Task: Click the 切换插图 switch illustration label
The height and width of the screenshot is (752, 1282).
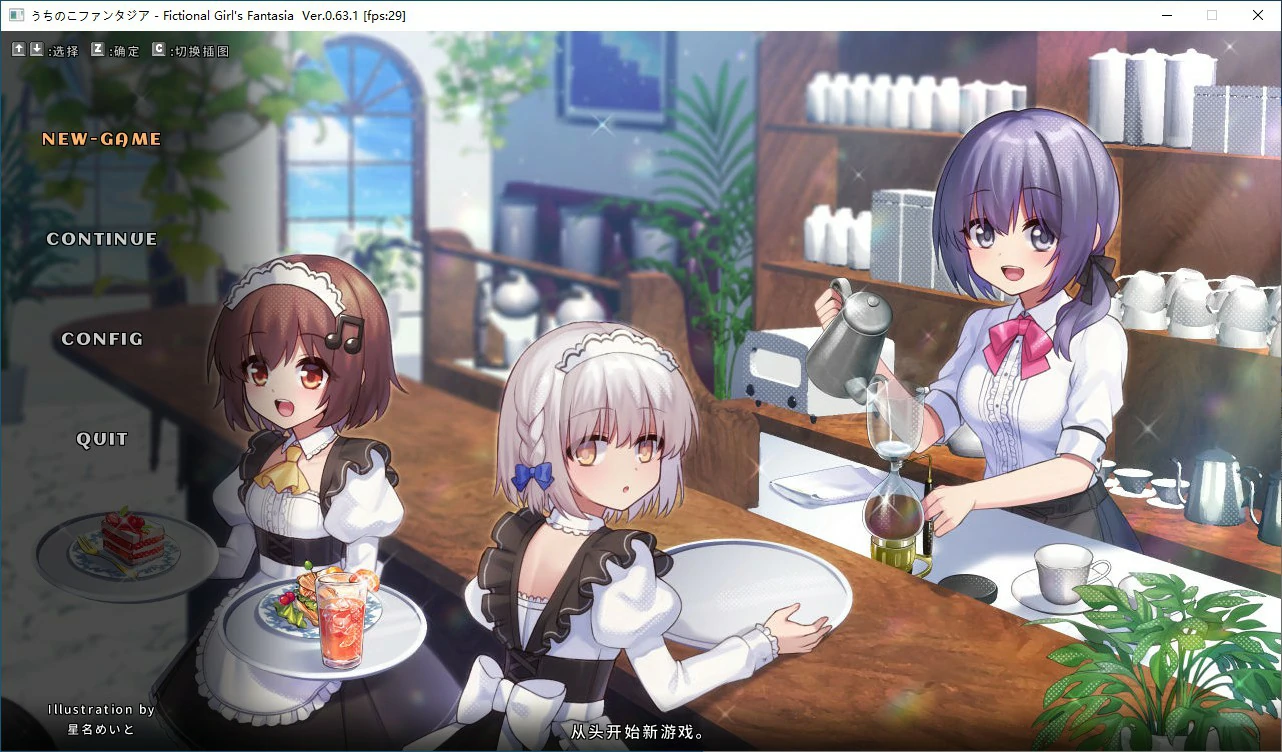Action: (200, 49)
